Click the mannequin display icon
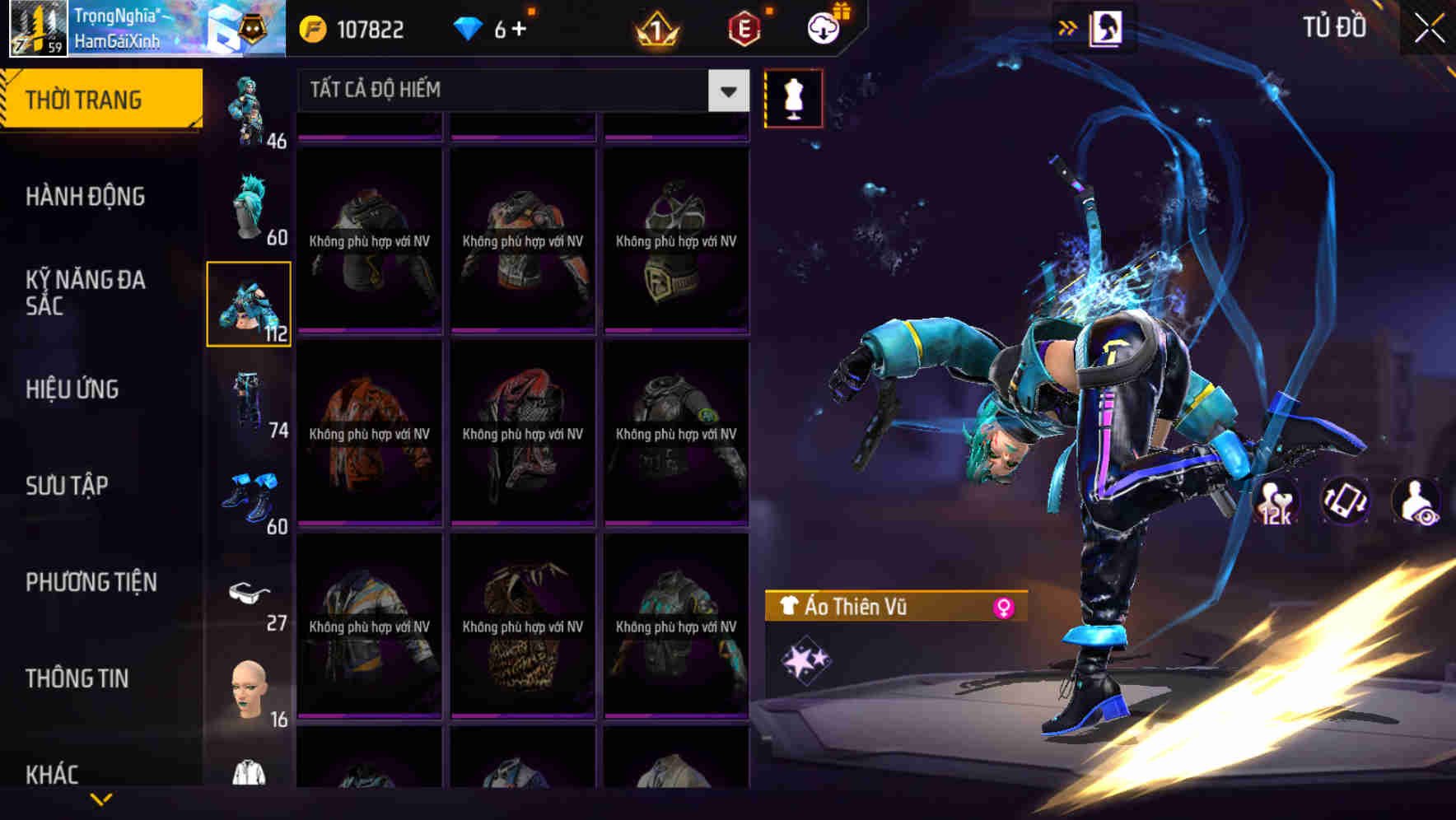Image resolution: width=1456 pixels, height=820 pixels. [793, 98]
